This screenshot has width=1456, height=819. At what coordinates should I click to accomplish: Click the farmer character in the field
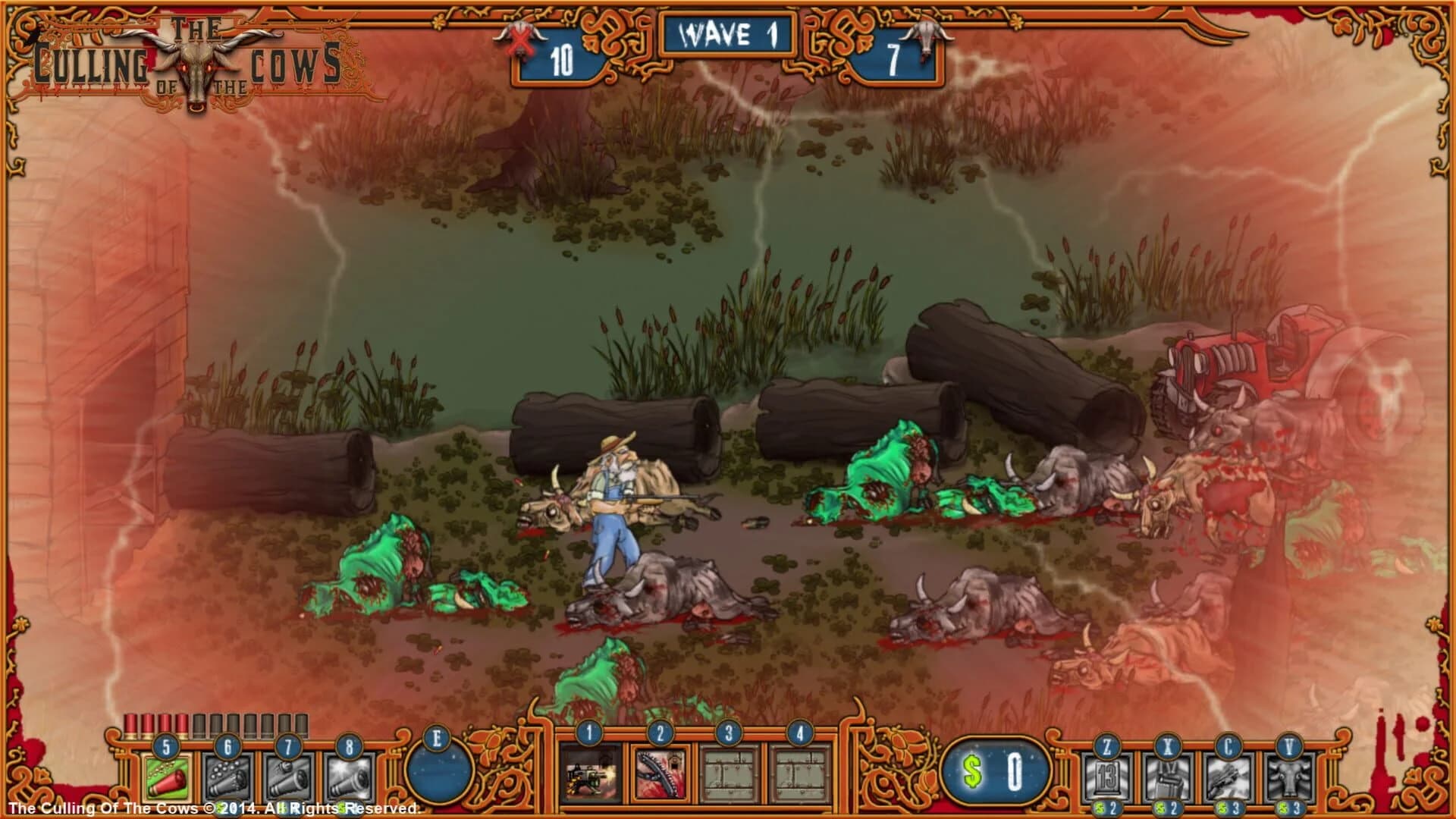point(610,508)
